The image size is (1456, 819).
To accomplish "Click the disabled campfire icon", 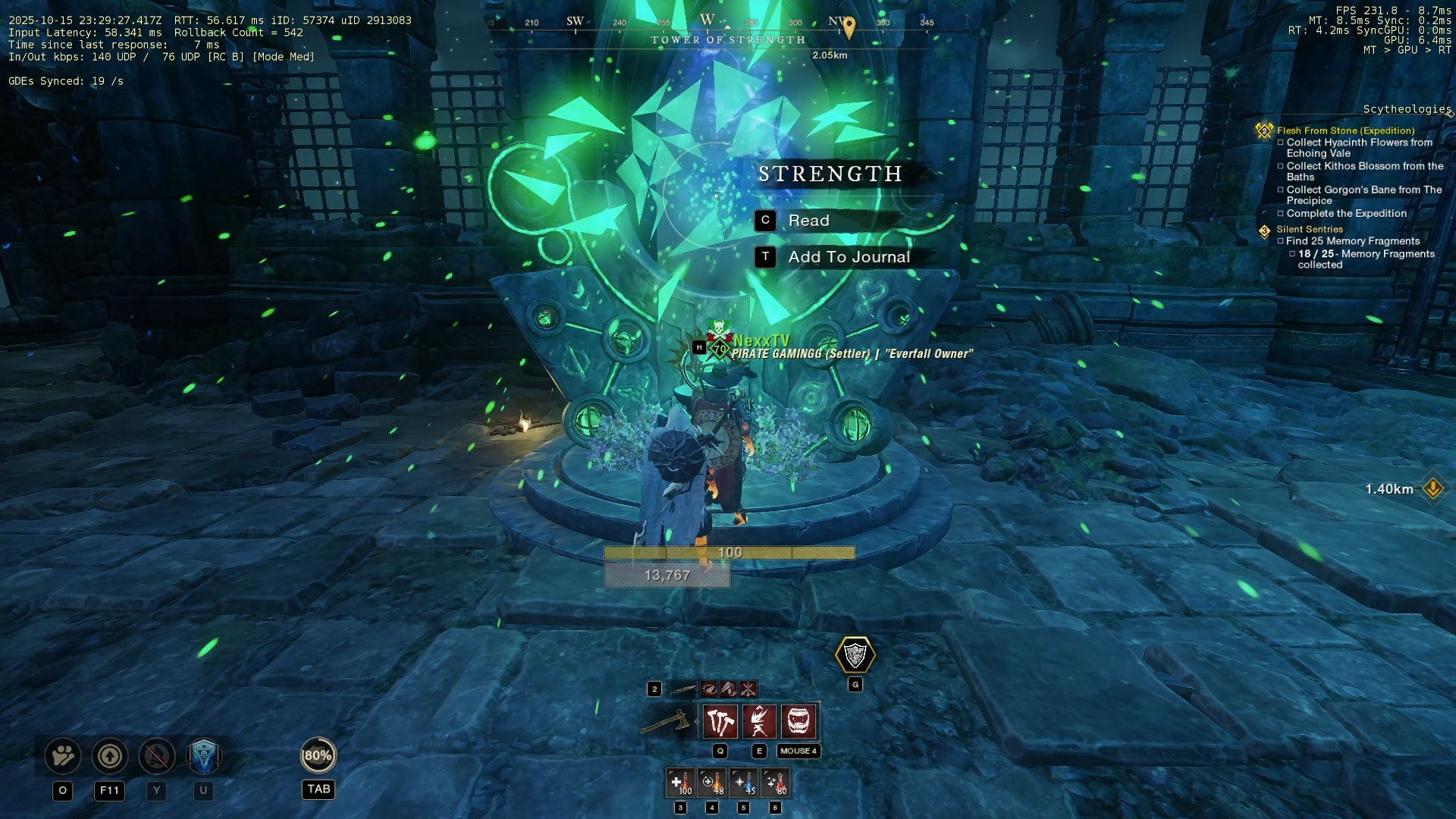I will (x=157, y=756).
